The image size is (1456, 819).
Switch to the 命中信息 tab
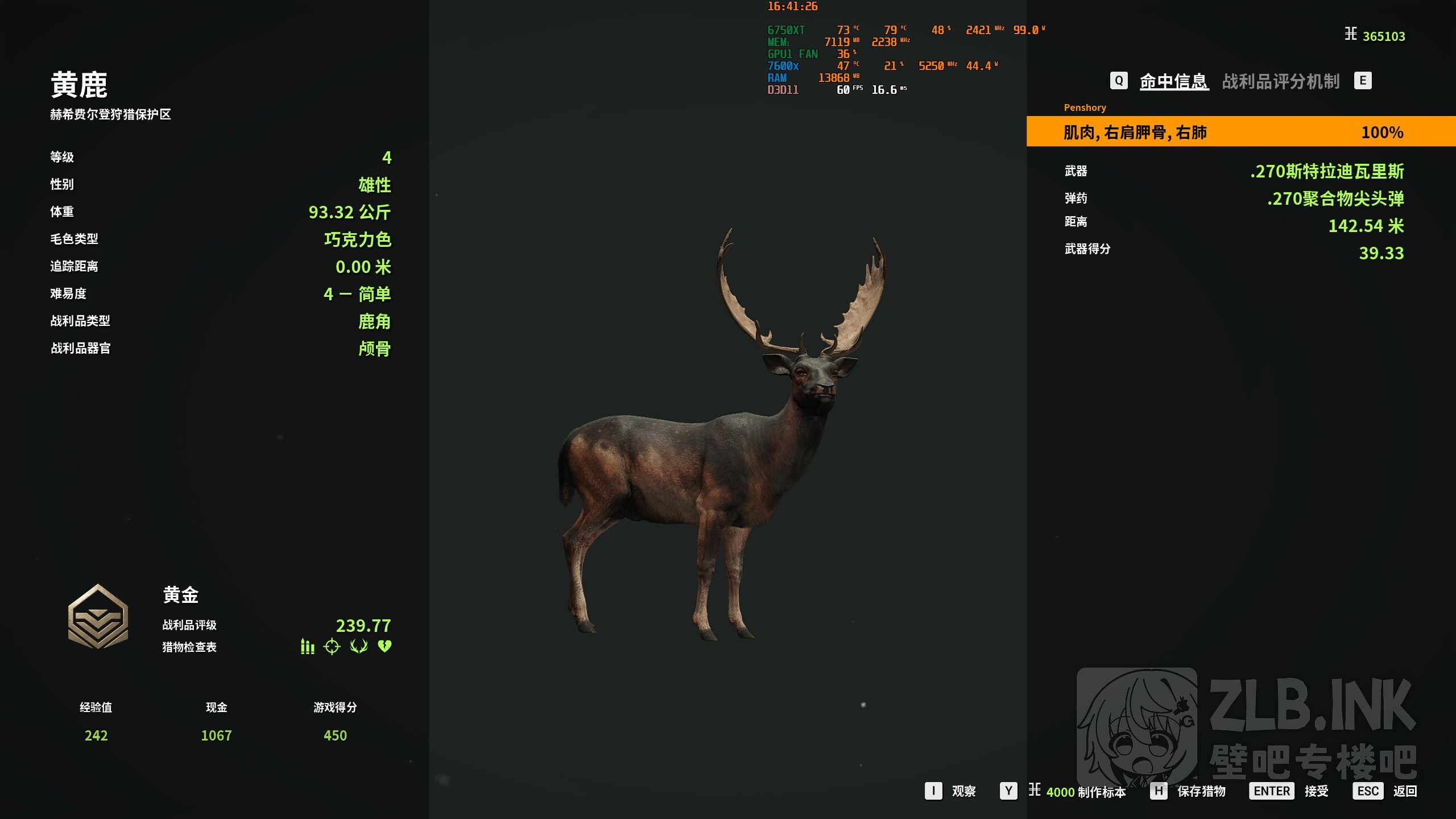coord(1173,81)
